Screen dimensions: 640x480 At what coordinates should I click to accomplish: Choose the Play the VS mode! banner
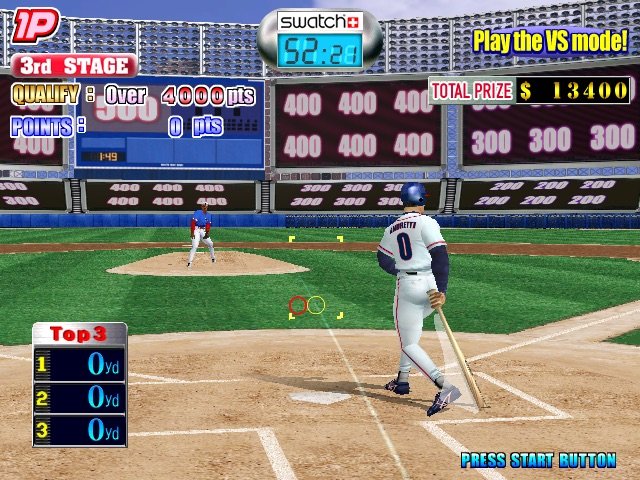[550, 41]
